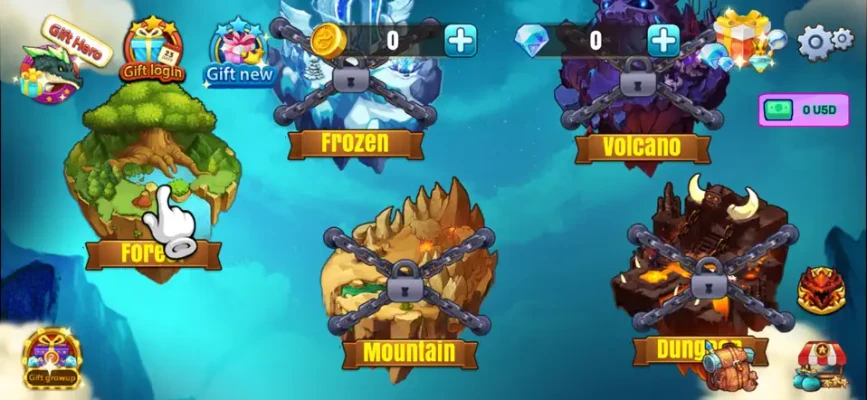Open the settings gears

pos(825,40)
